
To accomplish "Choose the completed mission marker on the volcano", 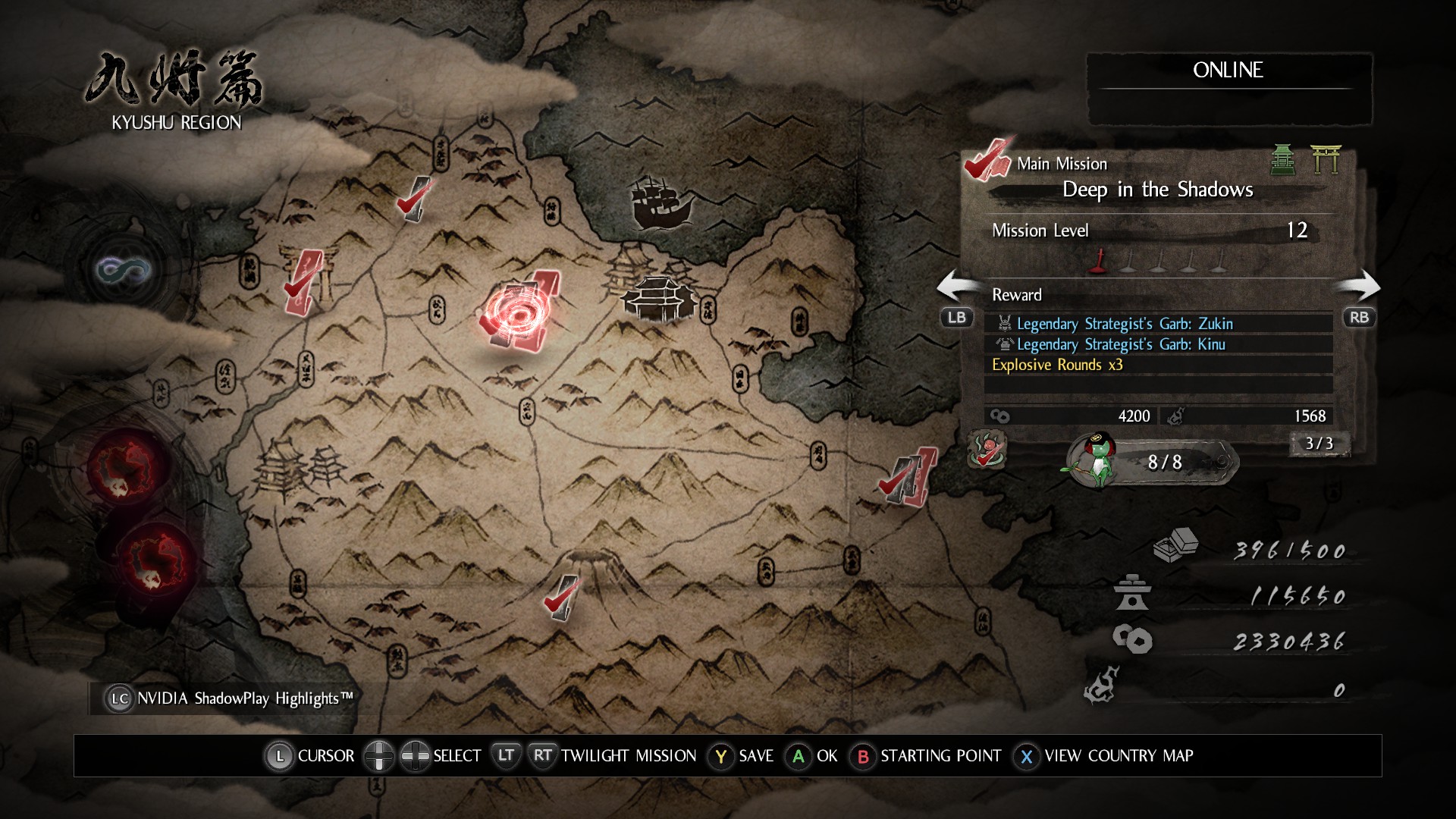I will [x=561, y=598].
